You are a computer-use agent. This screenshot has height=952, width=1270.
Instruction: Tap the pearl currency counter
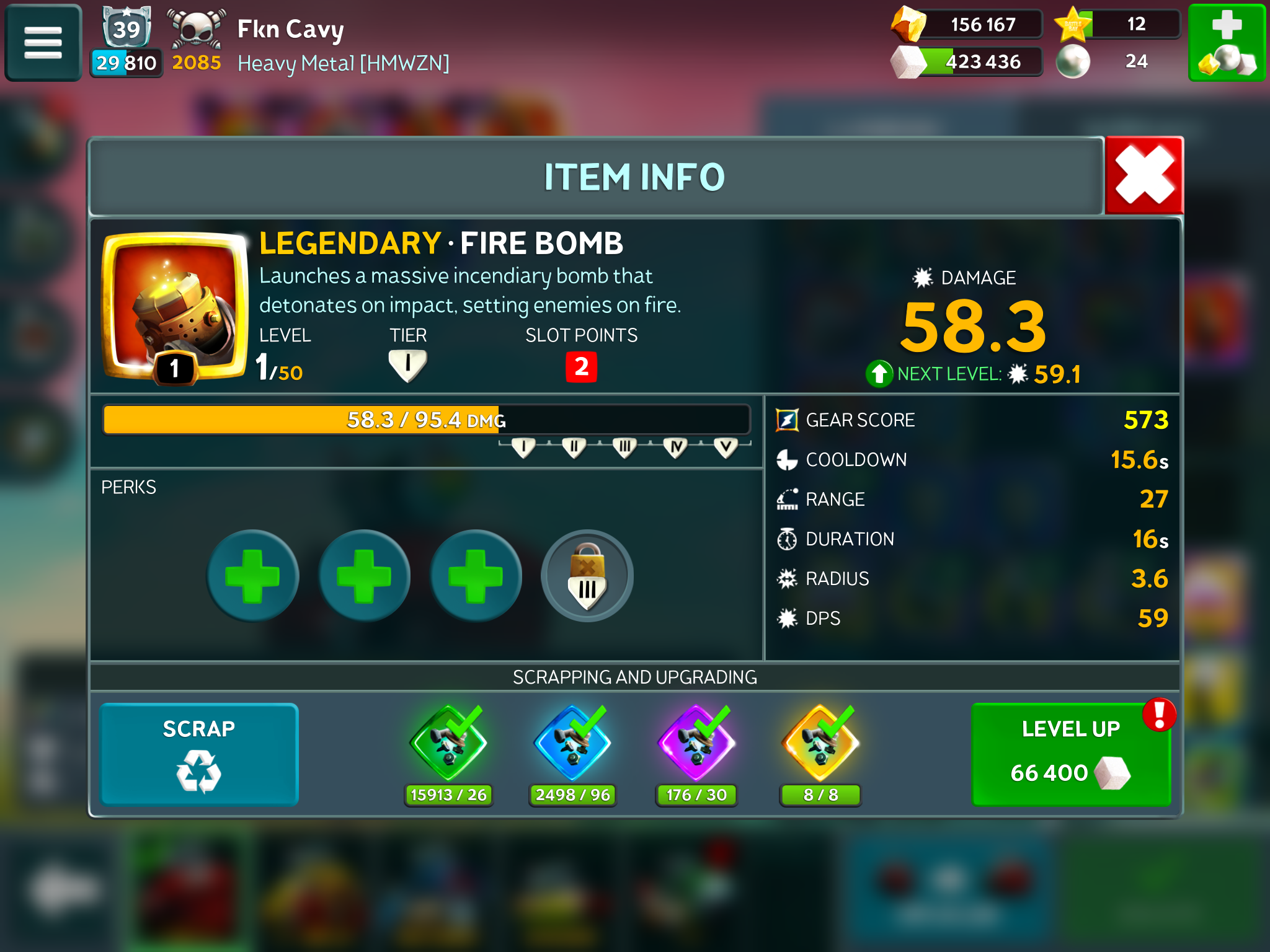(1110, 61)
